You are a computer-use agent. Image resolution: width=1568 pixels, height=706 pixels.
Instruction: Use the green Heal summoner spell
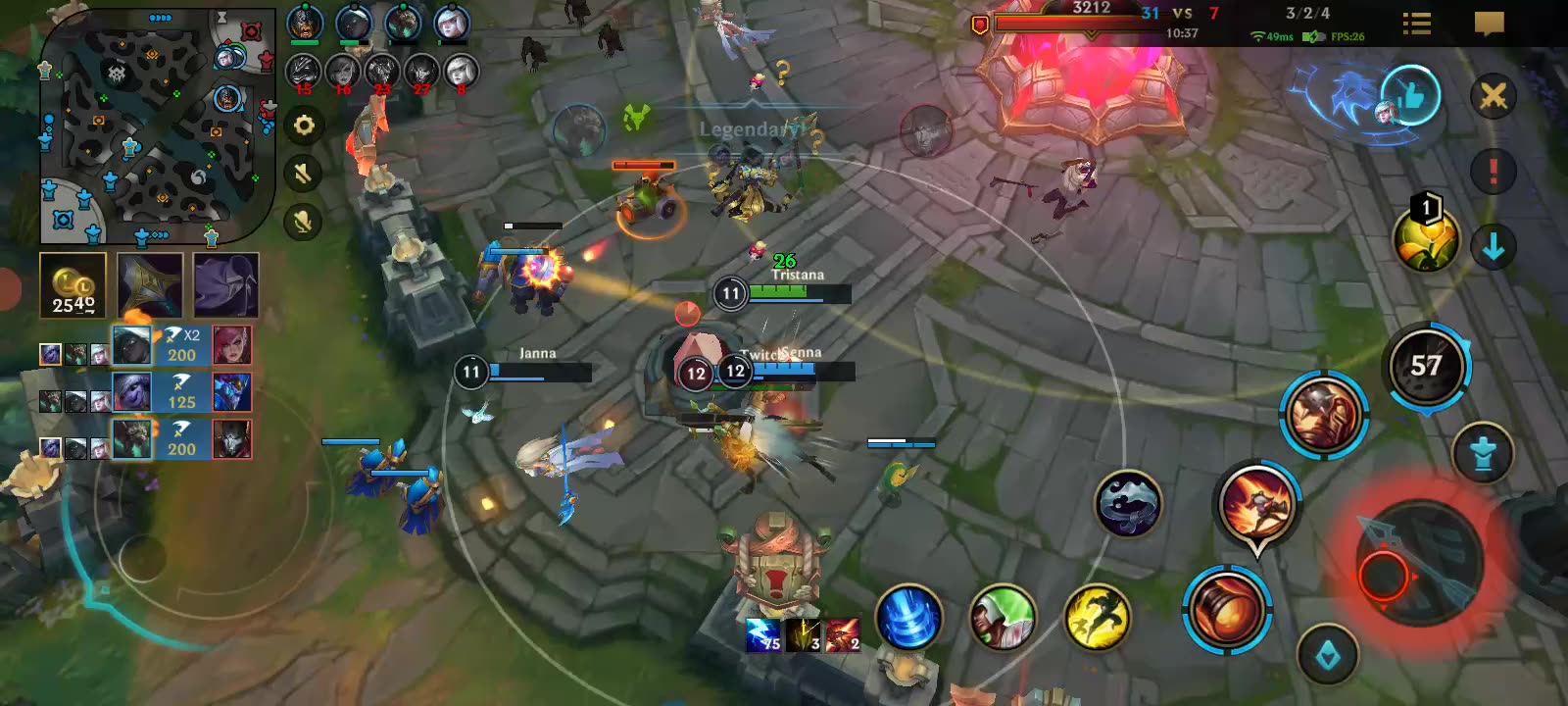click(1002, 622)
